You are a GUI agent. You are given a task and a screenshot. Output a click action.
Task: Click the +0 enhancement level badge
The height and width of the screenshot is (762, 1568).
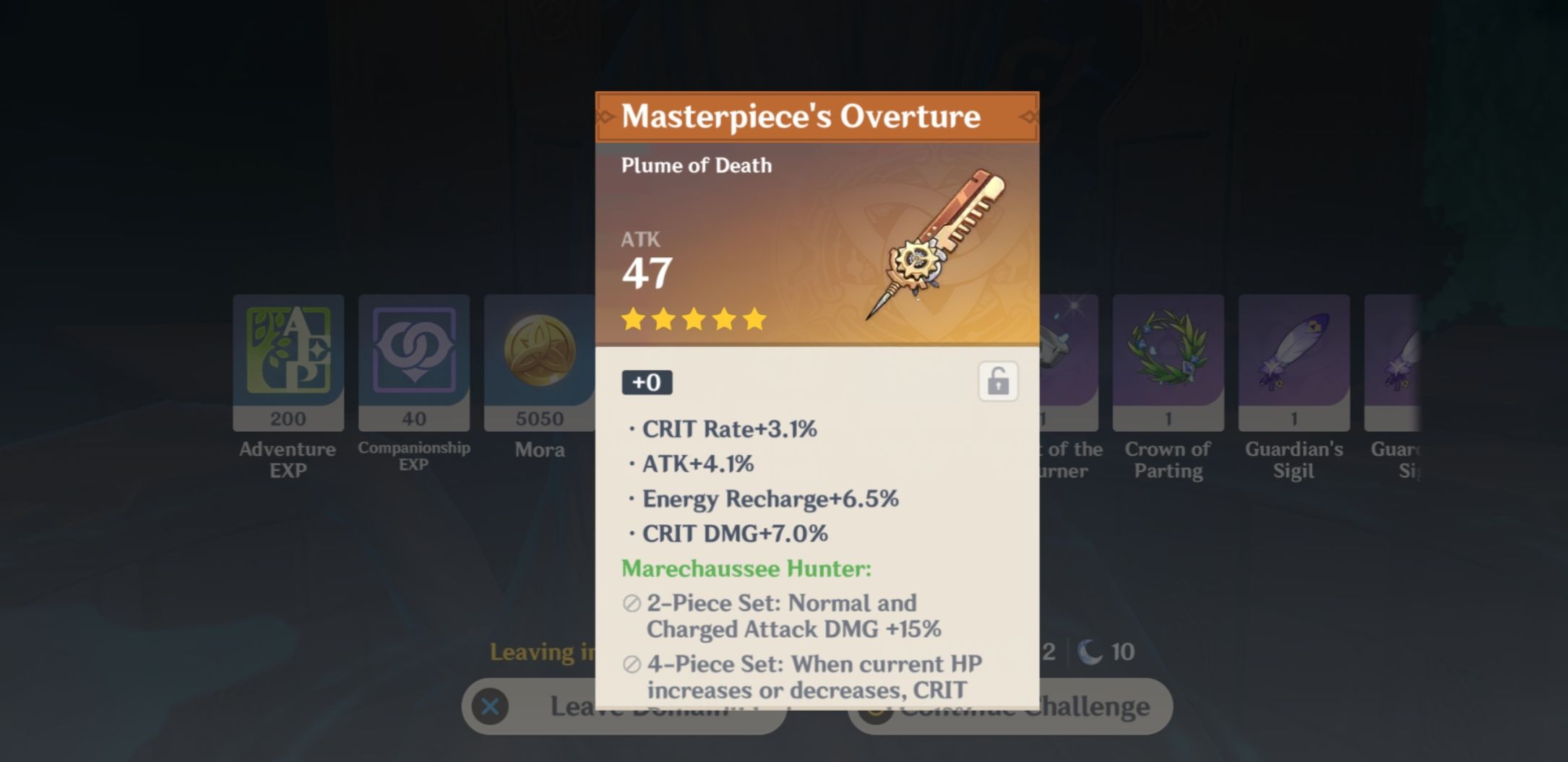[647, 383]
